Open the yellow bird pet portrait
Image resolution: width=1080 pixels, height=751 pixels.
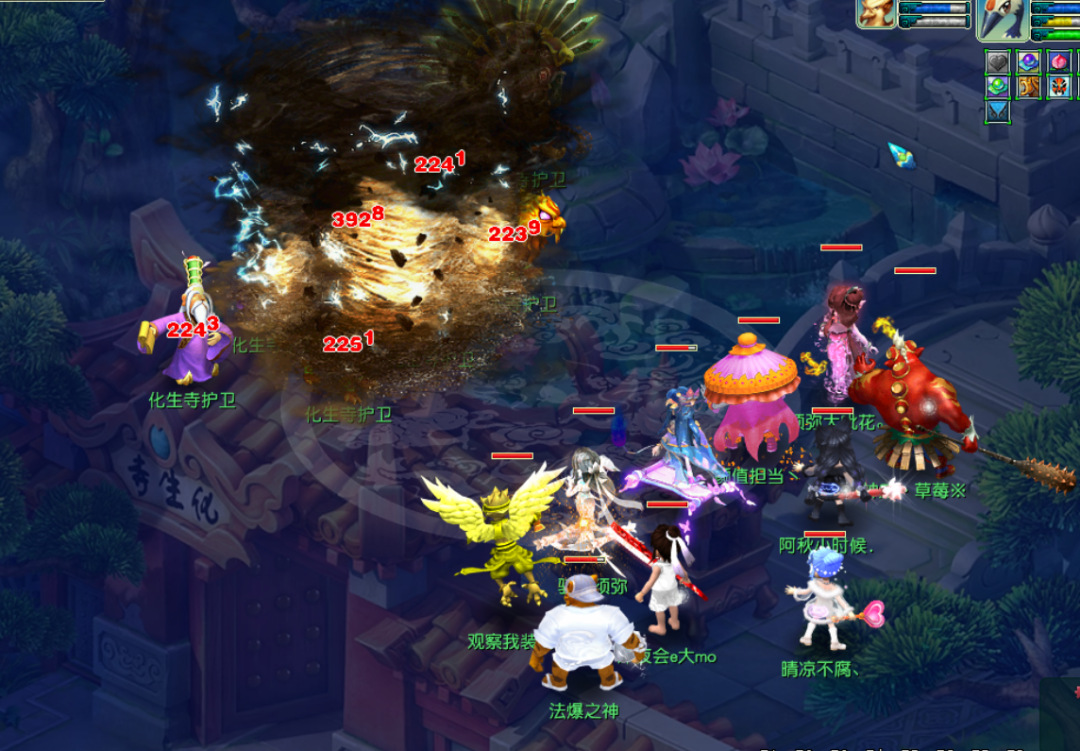pos(876,13)
